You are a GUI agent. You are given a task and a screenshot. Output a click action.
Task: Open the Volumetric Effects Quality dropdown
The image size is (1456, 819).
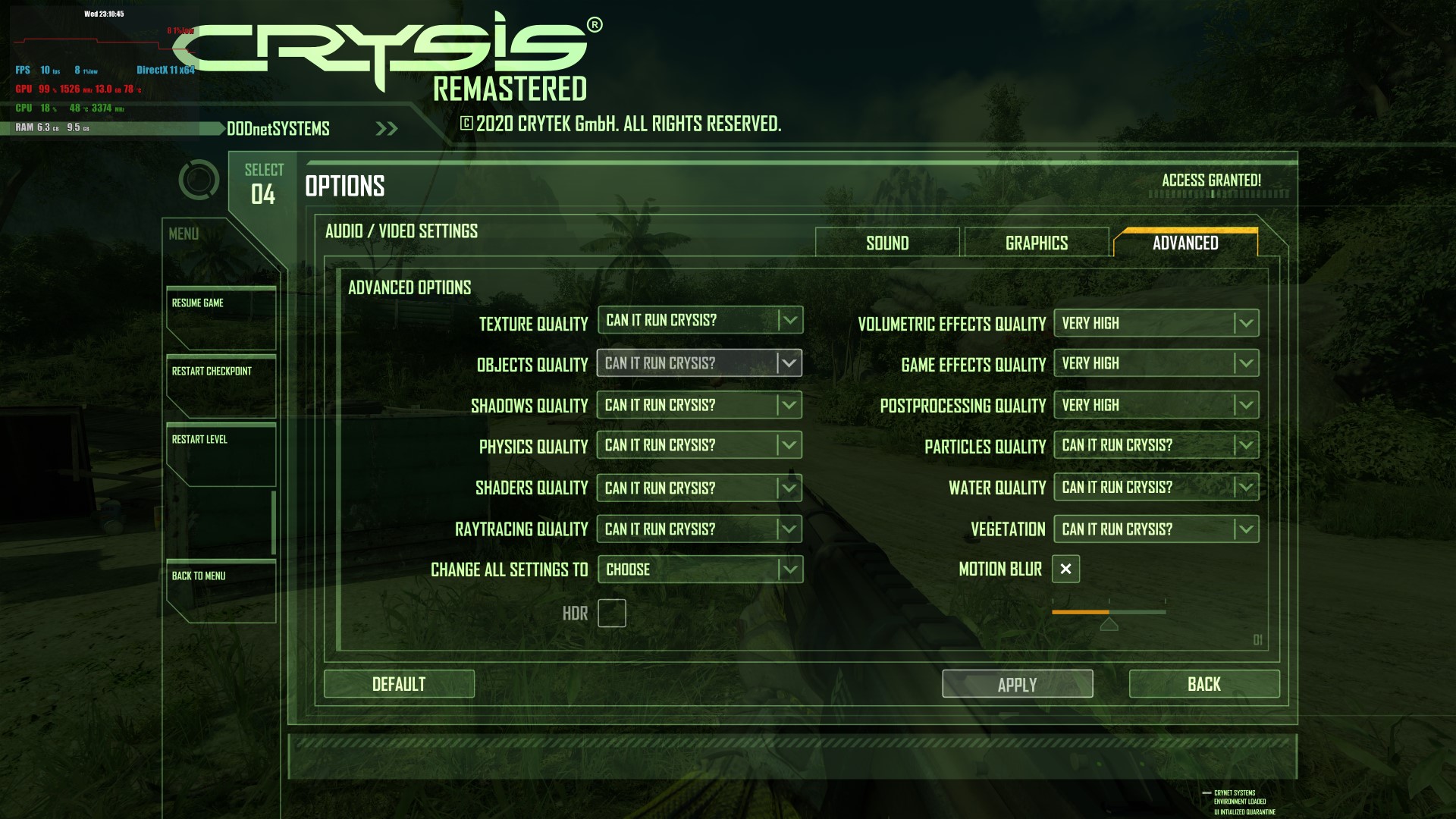[x=1156, y=323]
